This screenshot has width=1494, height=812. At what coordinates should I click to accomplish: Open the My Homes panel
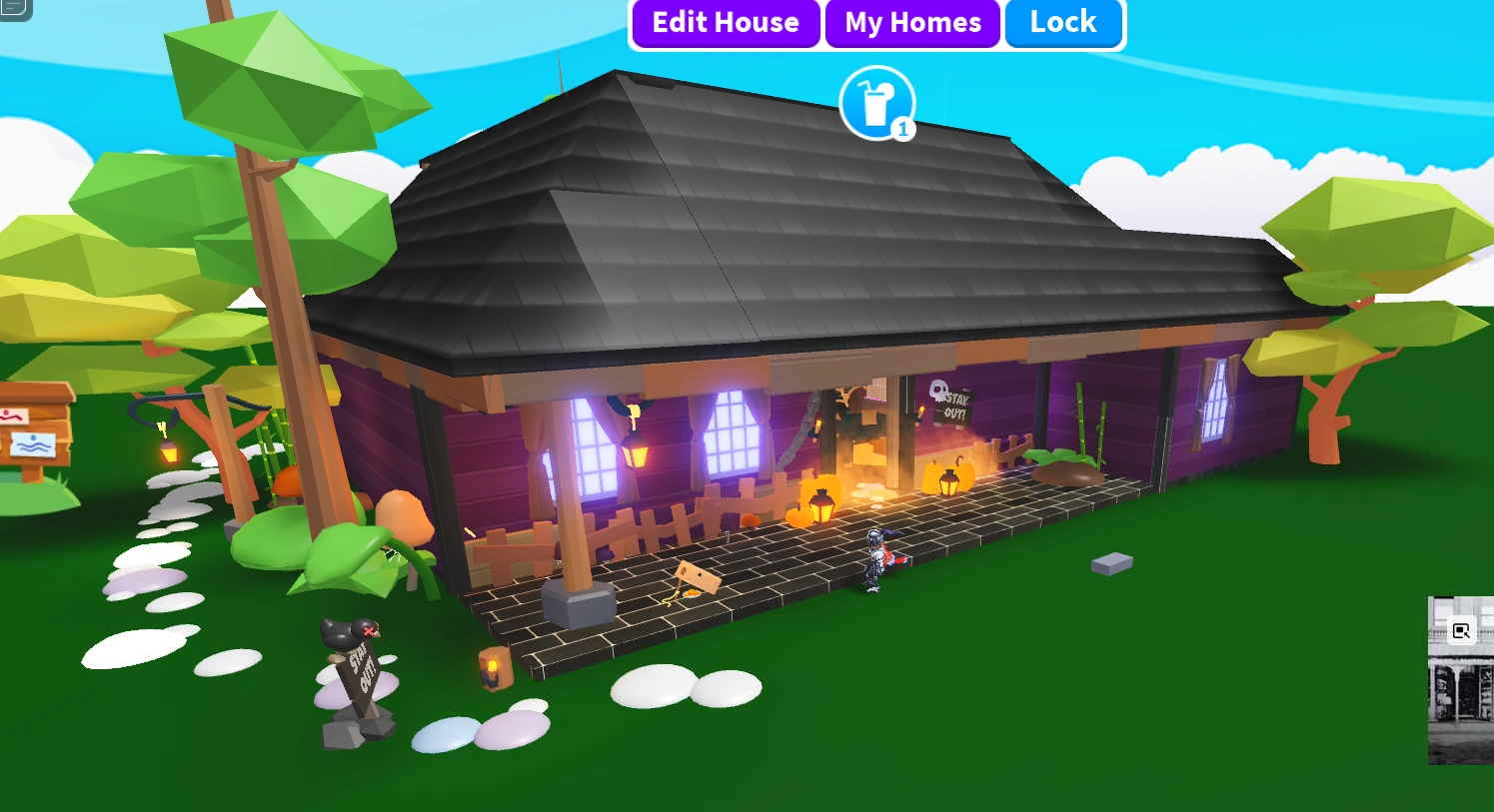point(911,23)
